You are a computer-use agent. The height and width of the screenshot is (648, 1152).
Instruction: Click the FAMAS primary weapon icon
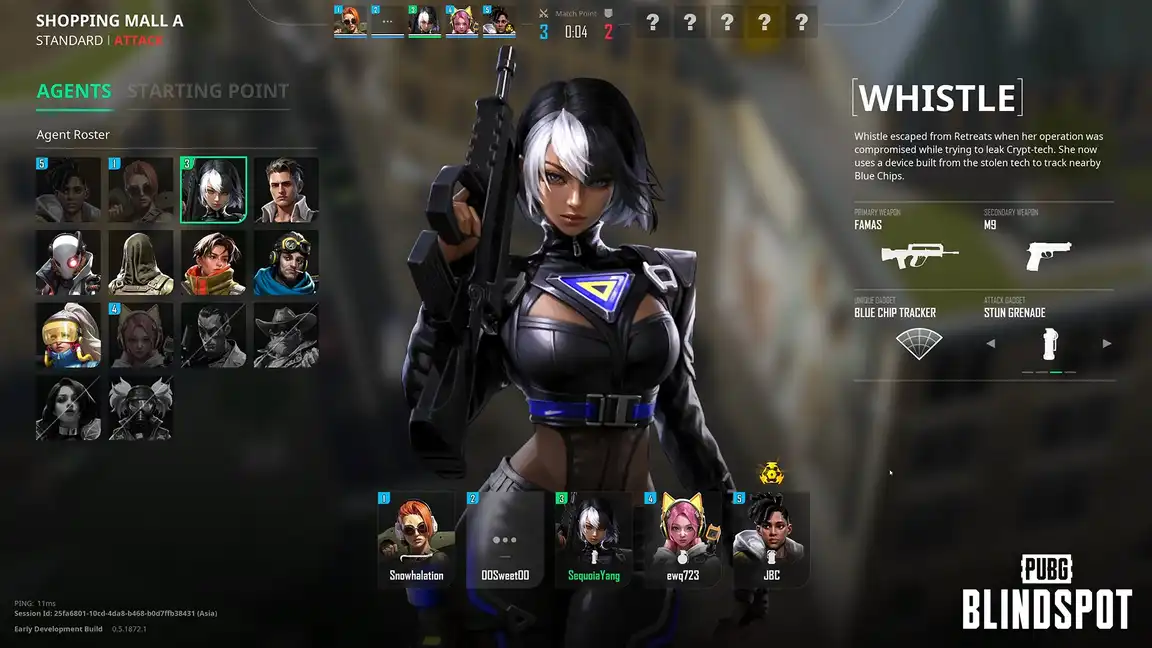click(919, 255)
